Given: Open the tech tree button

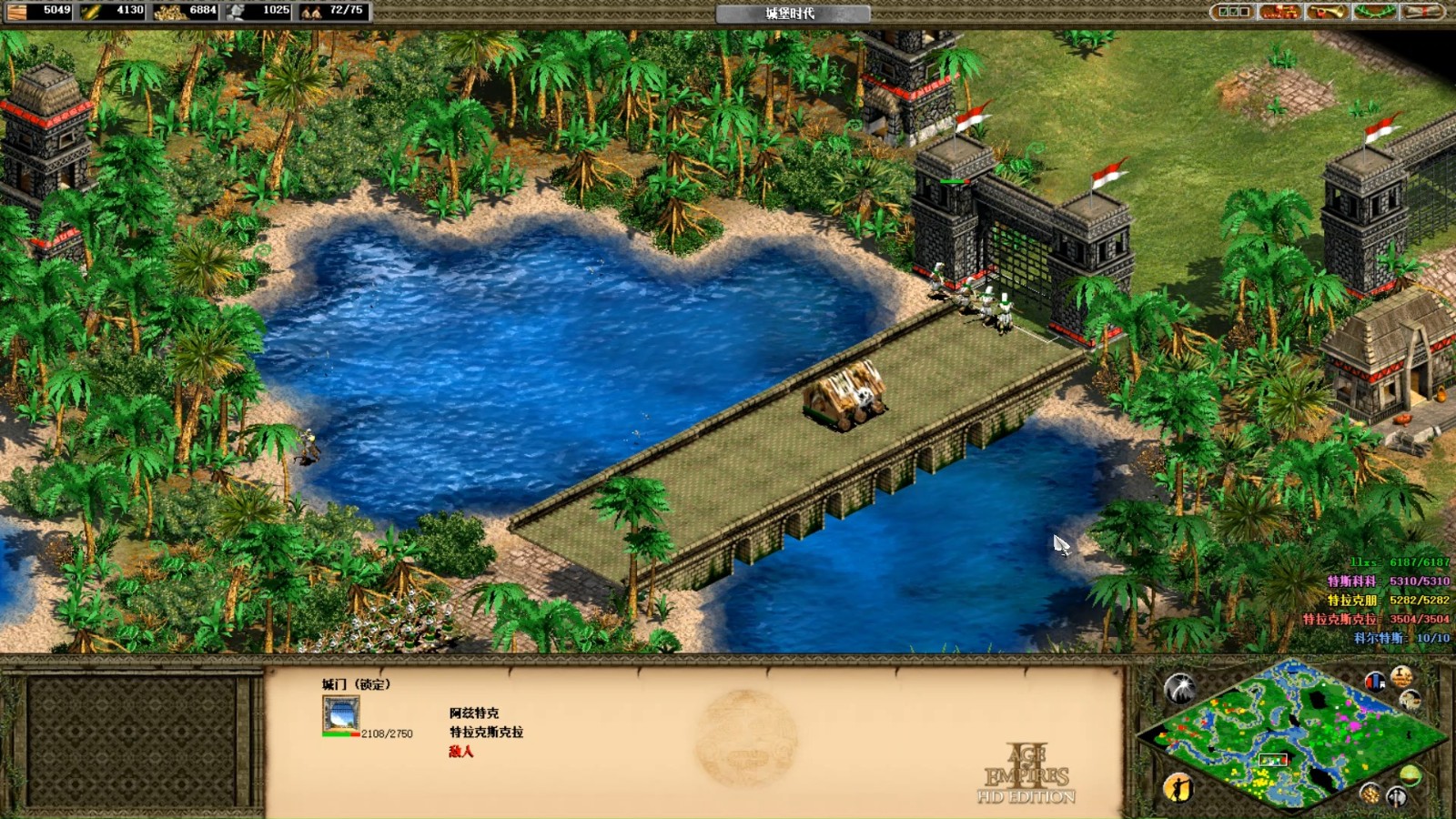Looking at the screenshot, I should [x=1279, y=12].
